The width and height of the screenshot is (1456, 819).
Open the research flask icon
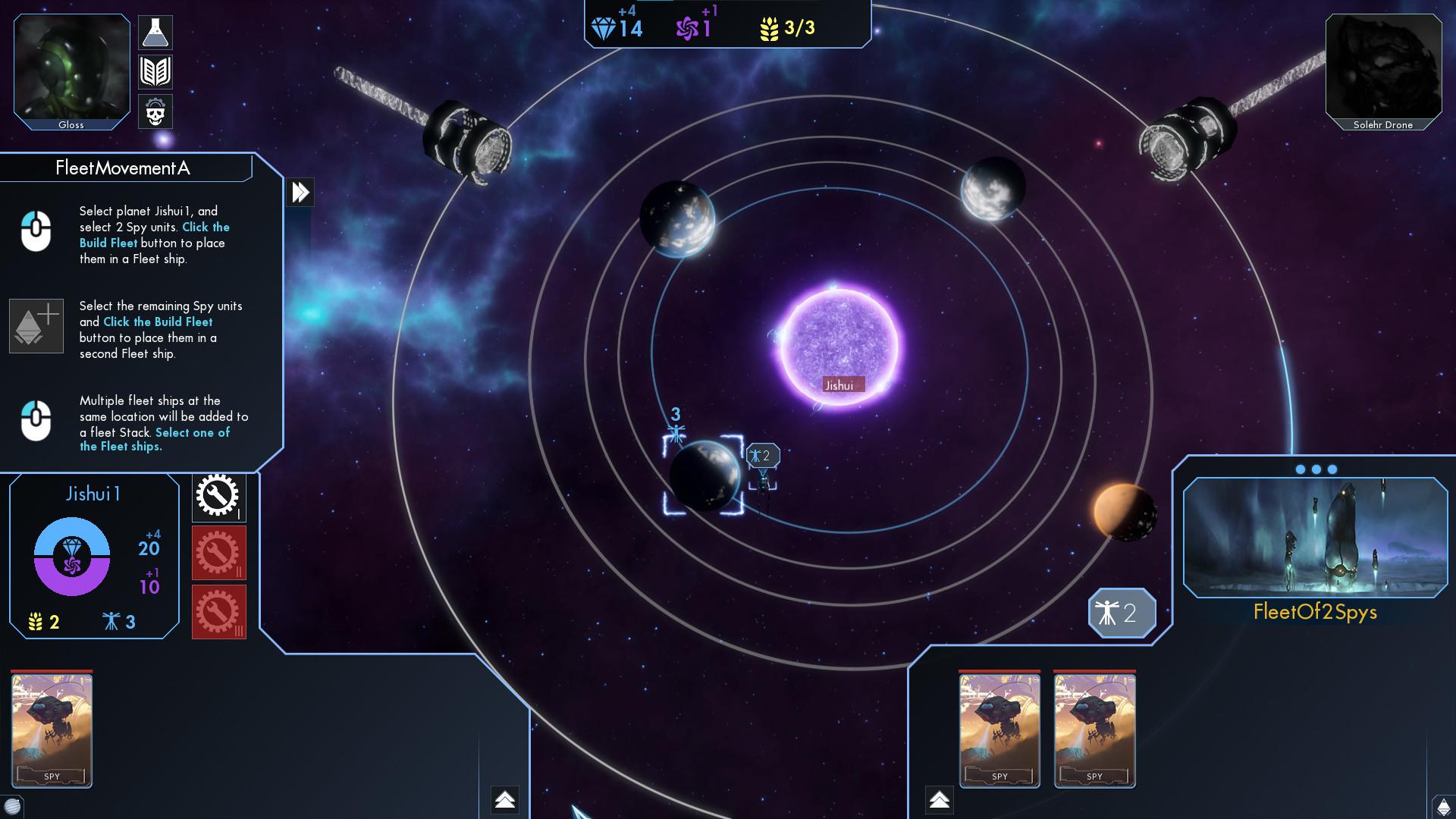155,32
